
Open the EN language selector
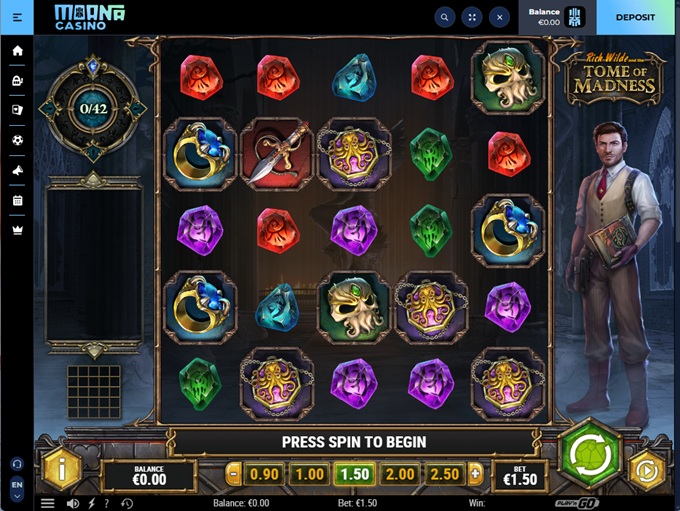17,485
